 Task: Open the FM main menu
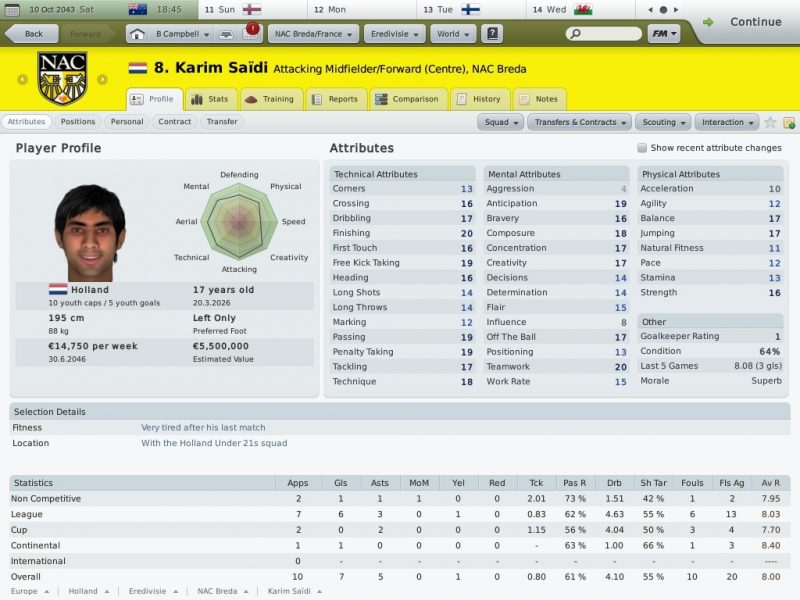tap(663, 34)
